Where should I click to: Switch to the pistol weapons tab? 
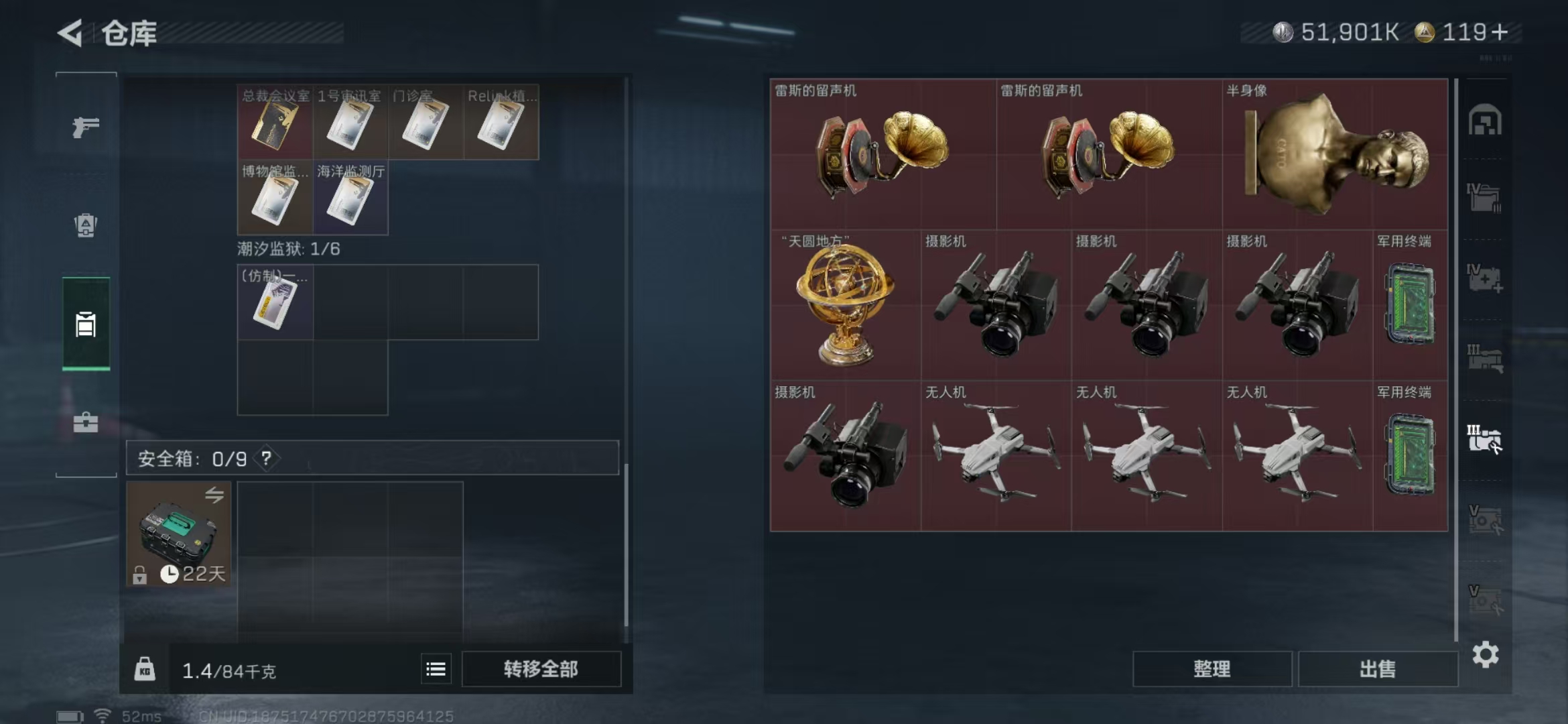[86, 127]
